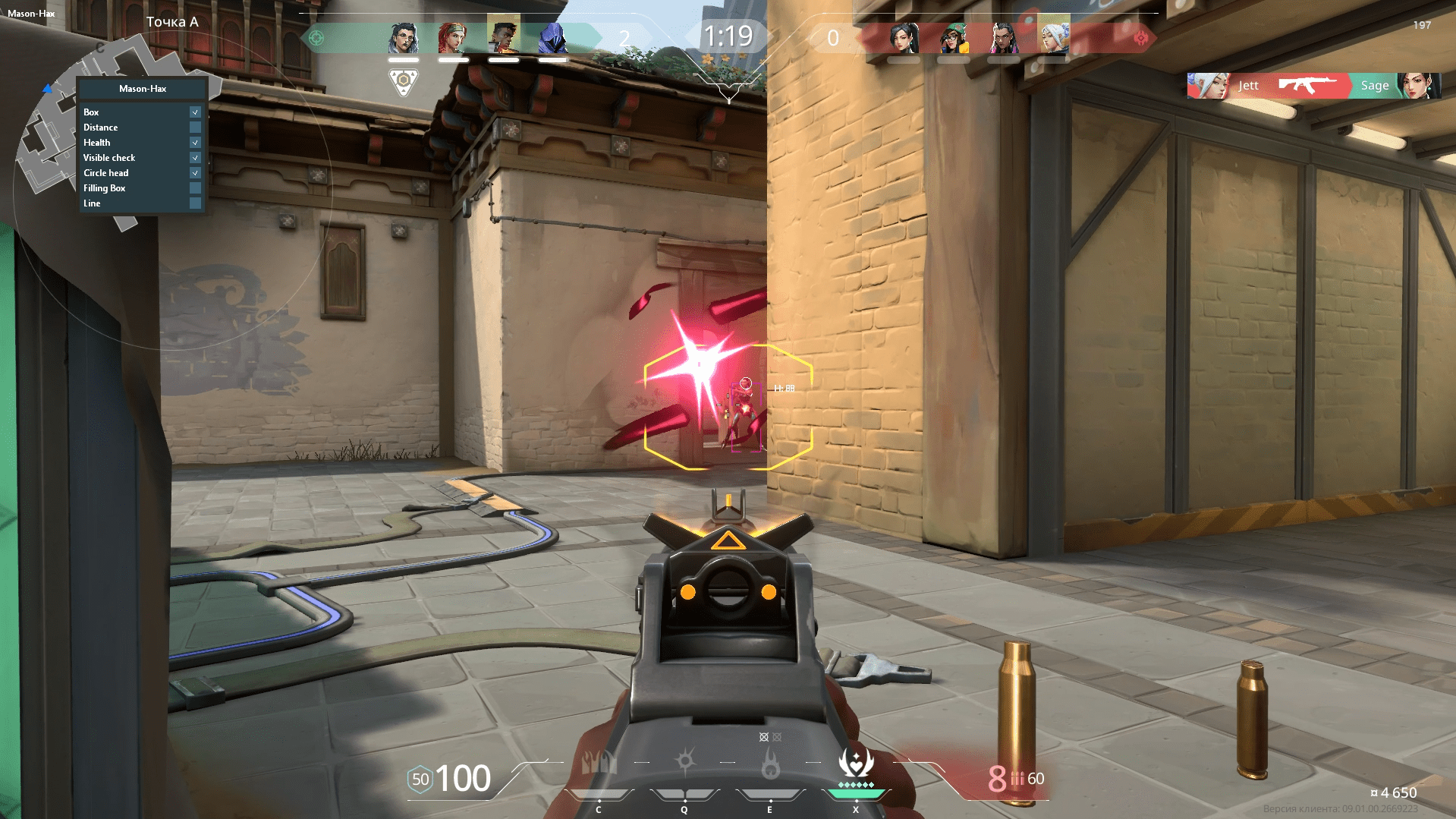The image size is (1456, 819).
Task: Enable the Distance checkbox
Action: 196,127
